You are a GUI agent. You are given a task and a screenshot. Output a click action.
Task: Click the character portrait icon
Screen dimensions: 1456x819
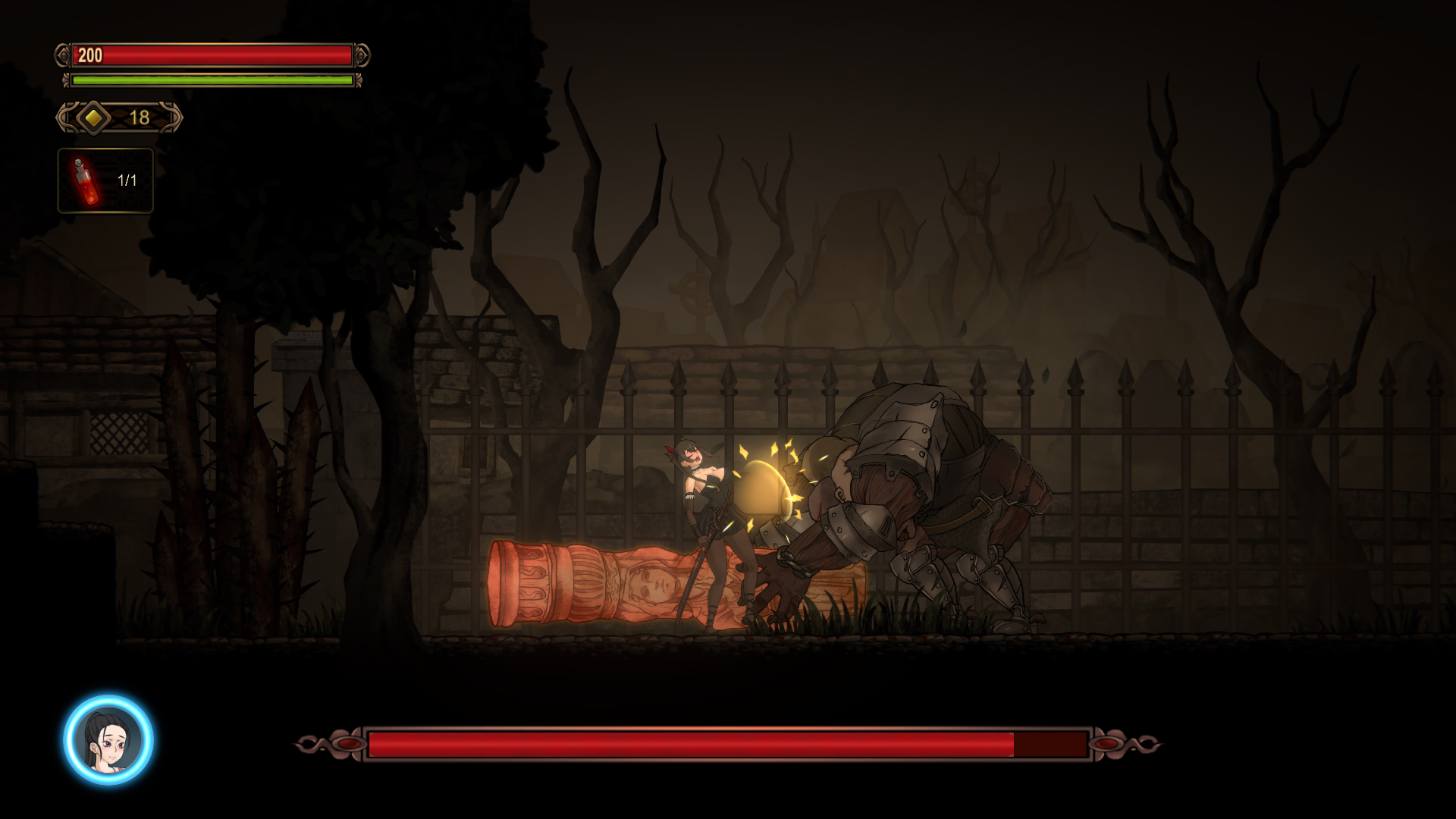click(108, 739)
